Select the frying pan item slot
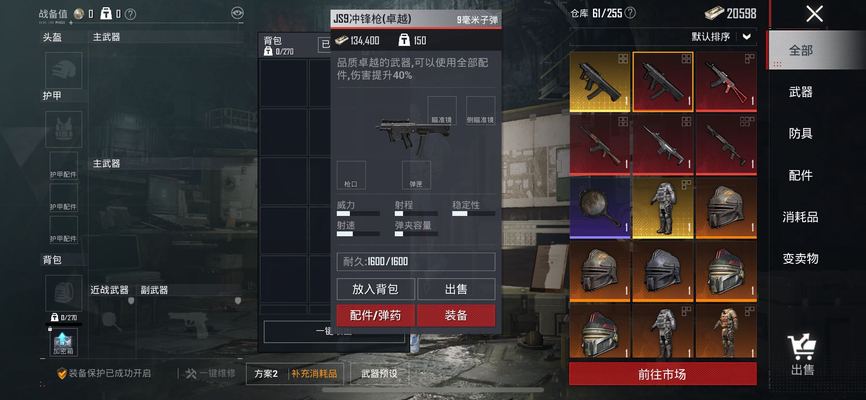The image size is (866, 400). point(599,208)
